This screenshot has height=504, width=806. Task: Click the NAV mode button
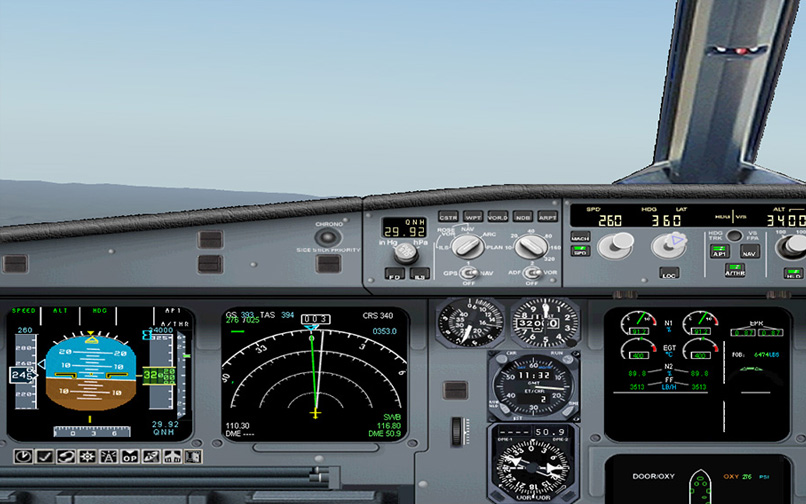[749, 253]
